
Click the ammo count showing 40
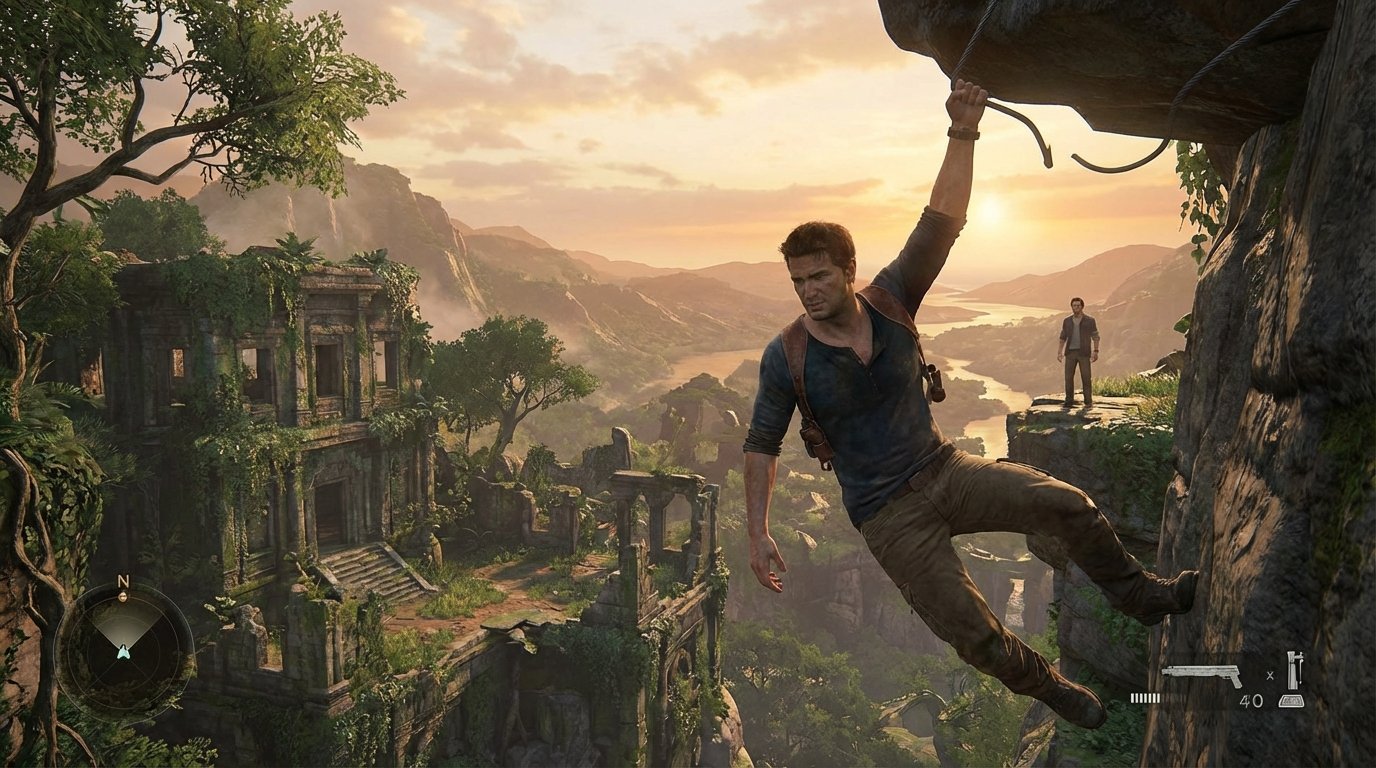click(1252, 700)
